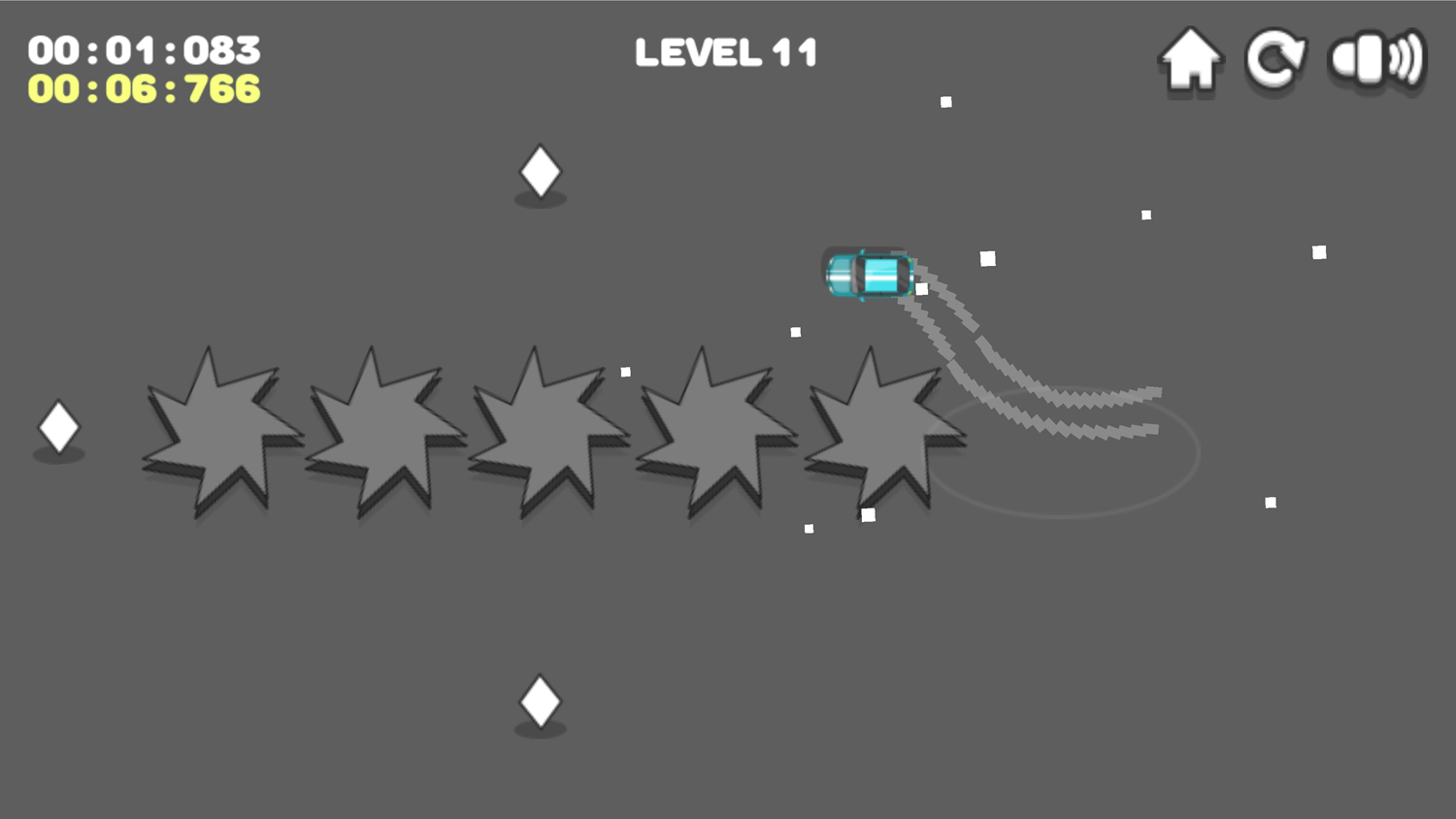Select the LEVEL 11 title text
1456x819 pixels.
coord(726,52)
